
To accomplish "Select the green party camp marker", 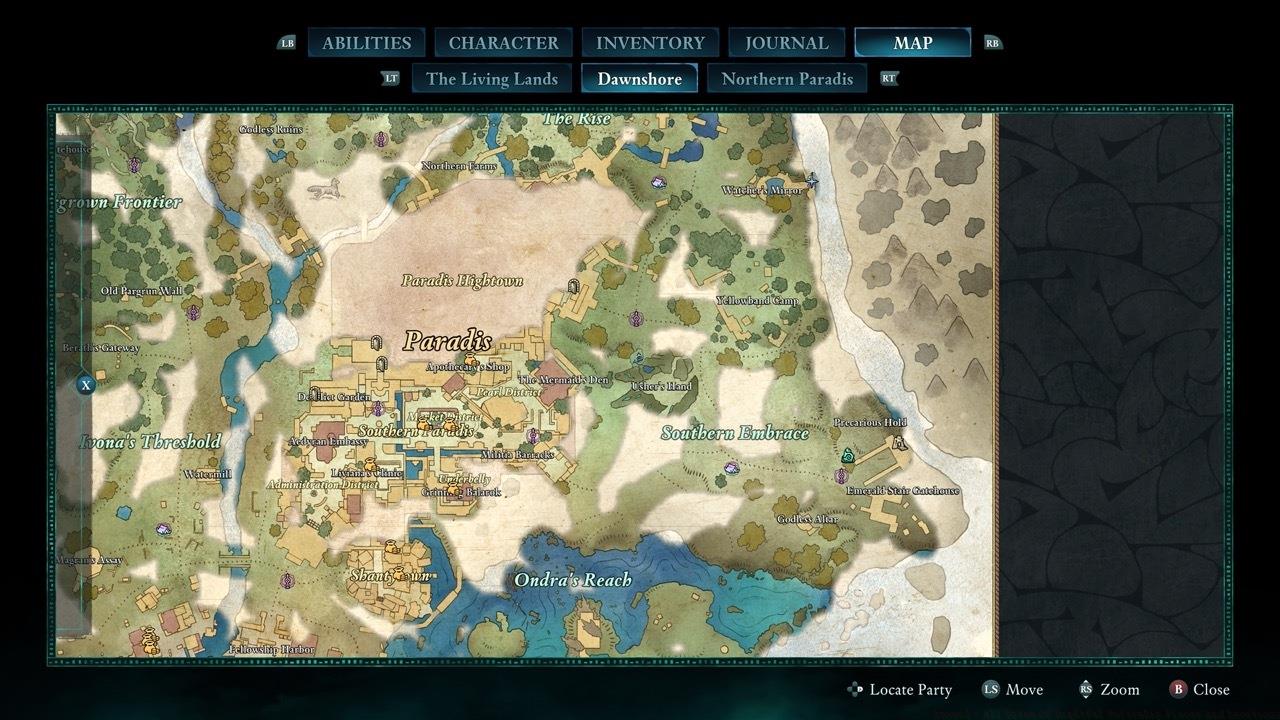I will (848, 456).
